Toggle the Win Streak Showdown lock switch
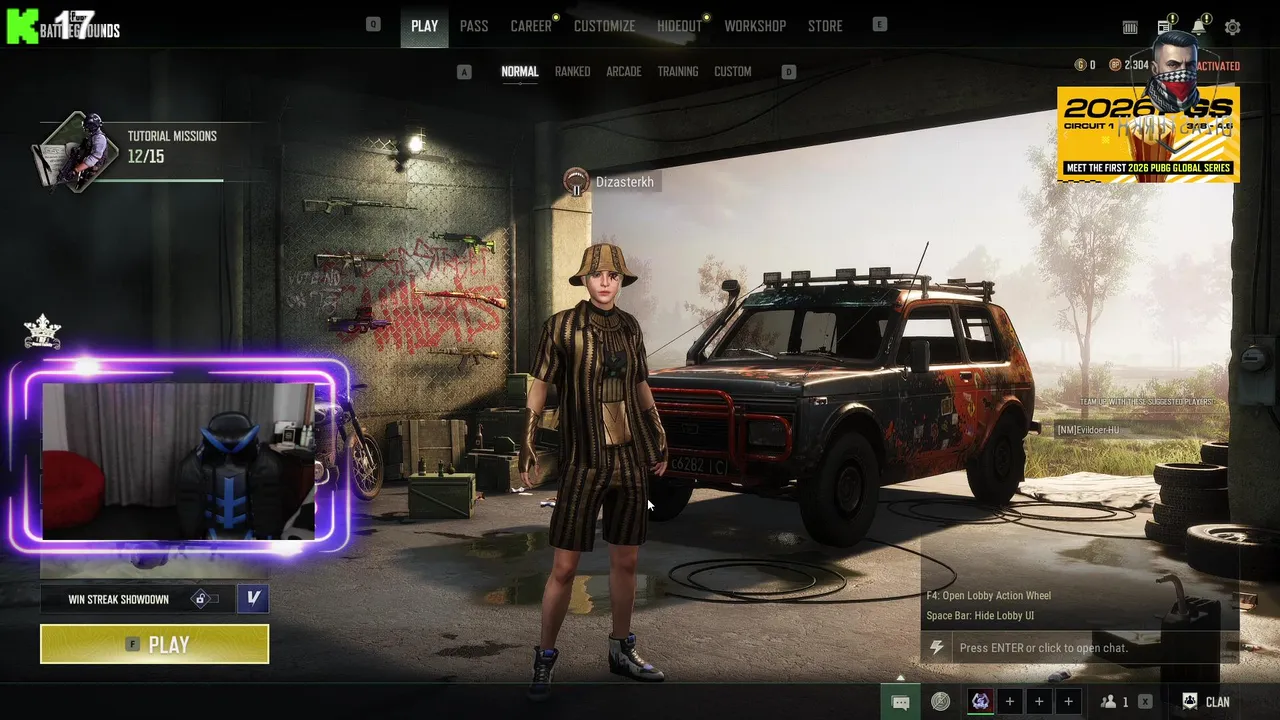 205,599
